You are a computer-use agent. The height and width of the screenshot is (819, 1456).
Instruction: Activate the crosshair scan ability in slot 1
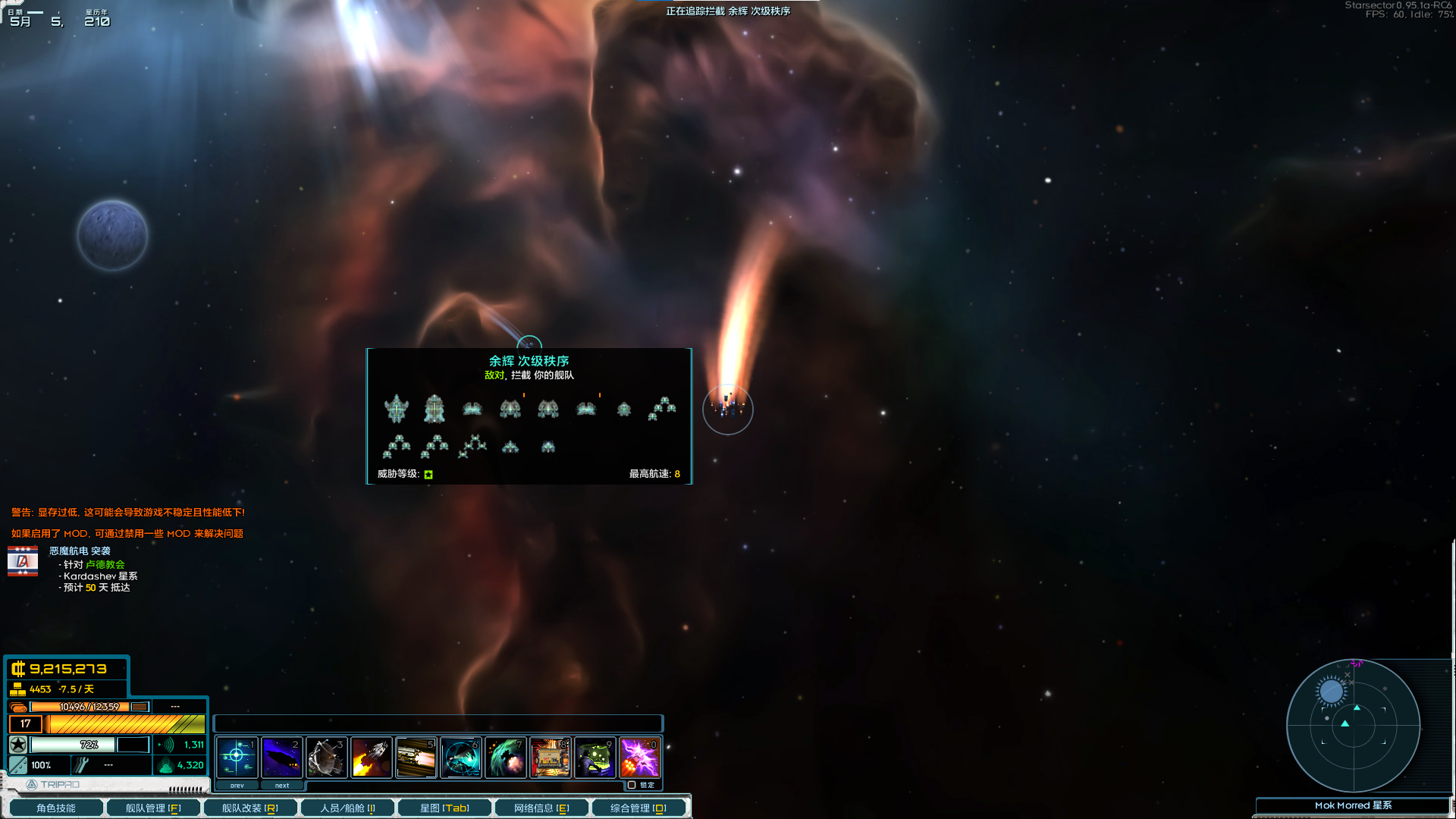click(x=237, y=757)
